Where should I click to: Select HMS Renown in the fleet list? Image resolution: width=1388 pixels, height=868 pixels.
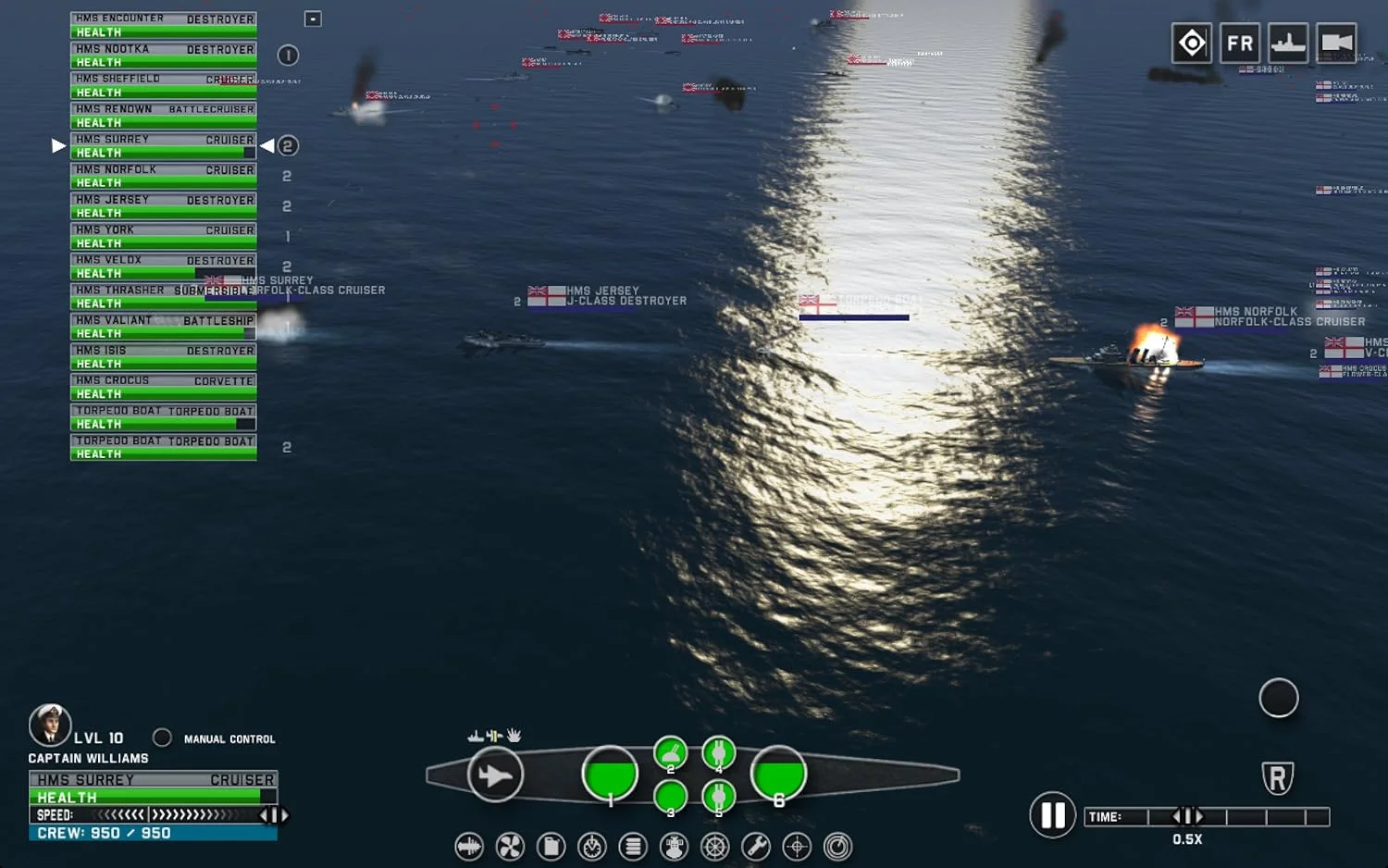pos(164,116)
